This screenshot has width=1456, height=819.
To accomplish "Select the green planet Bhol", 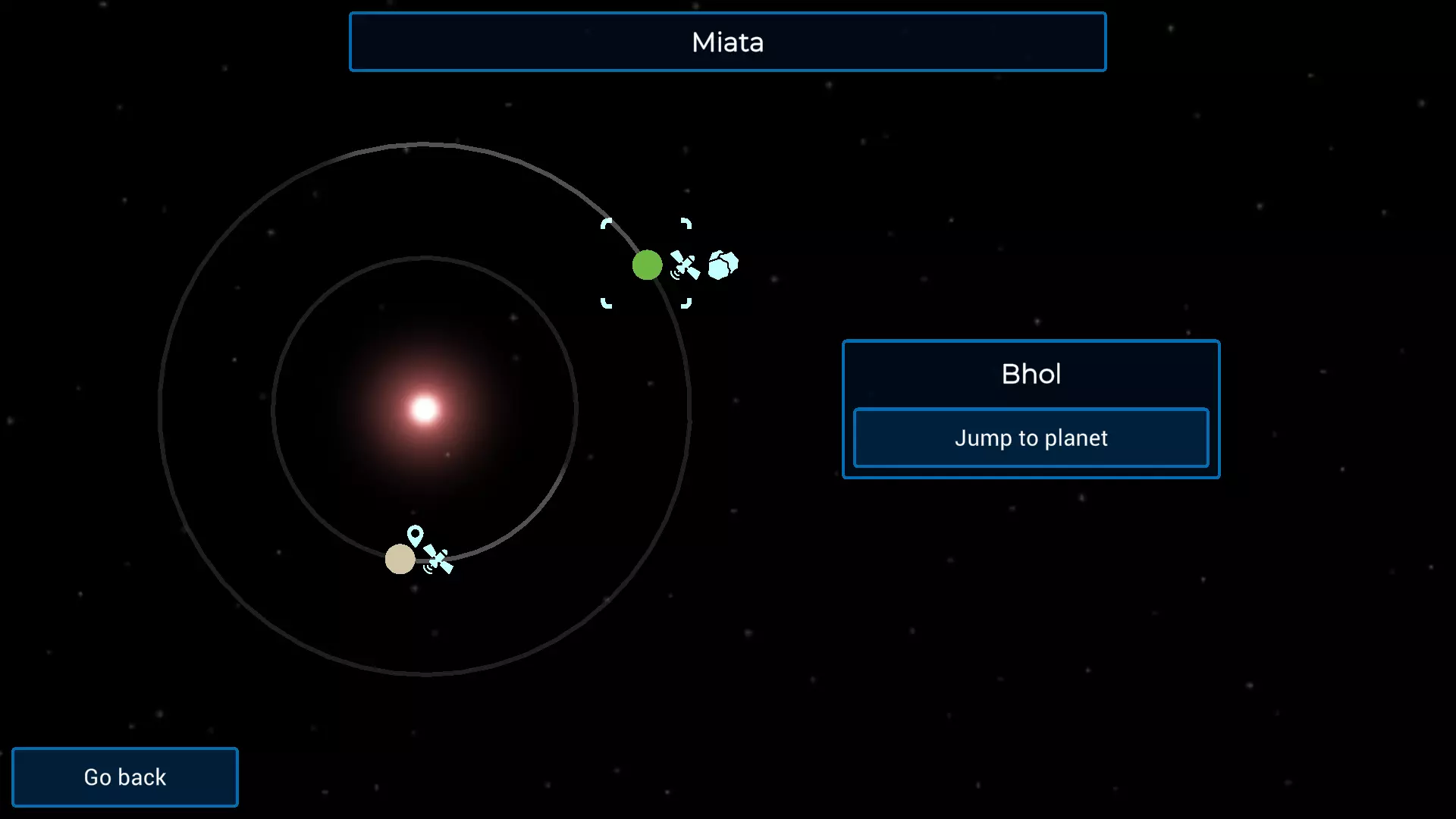I will point(647,265).
